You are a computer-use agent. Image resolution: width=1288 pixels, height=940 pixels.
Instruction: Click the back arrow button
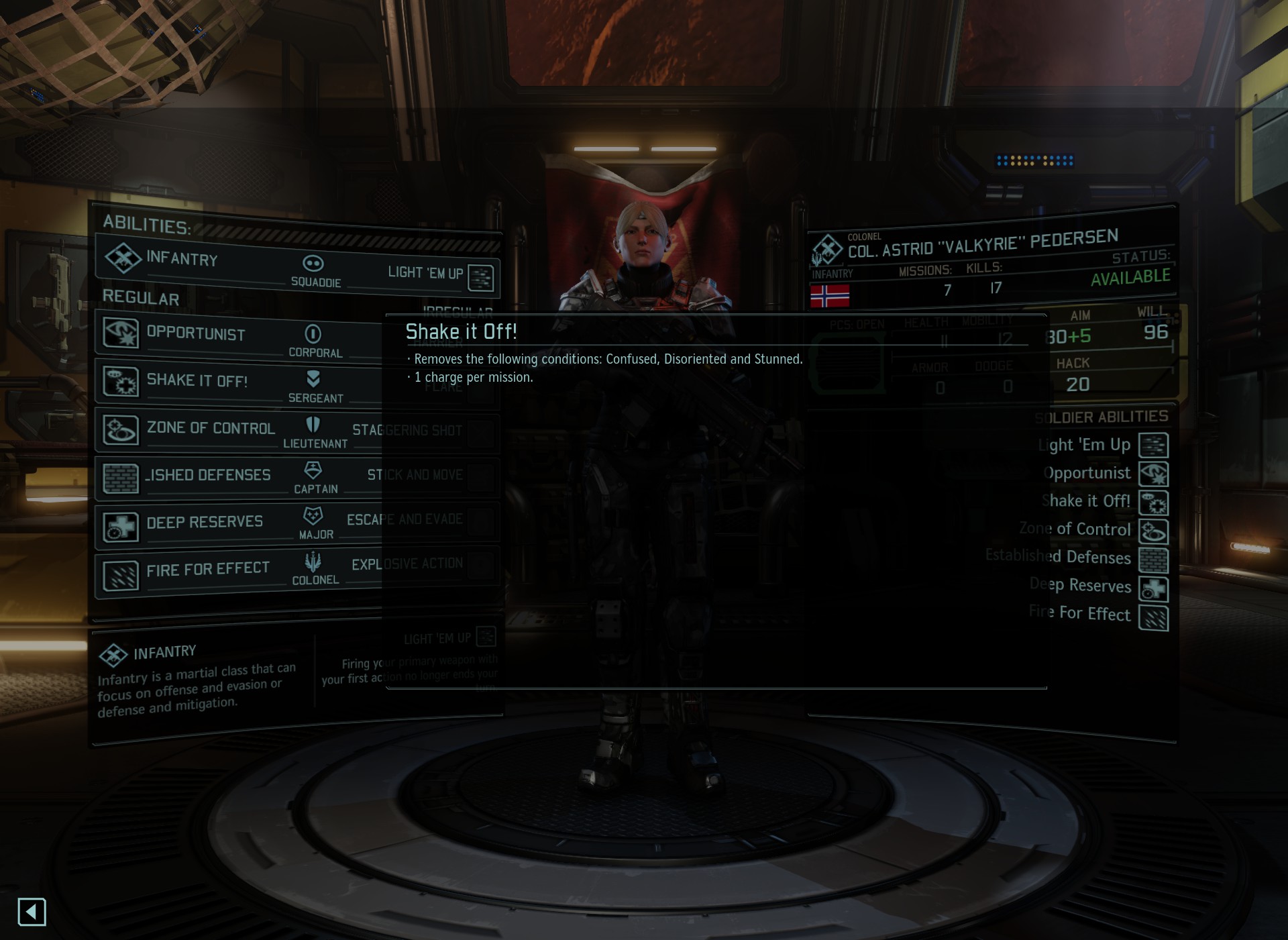(32, 912)
